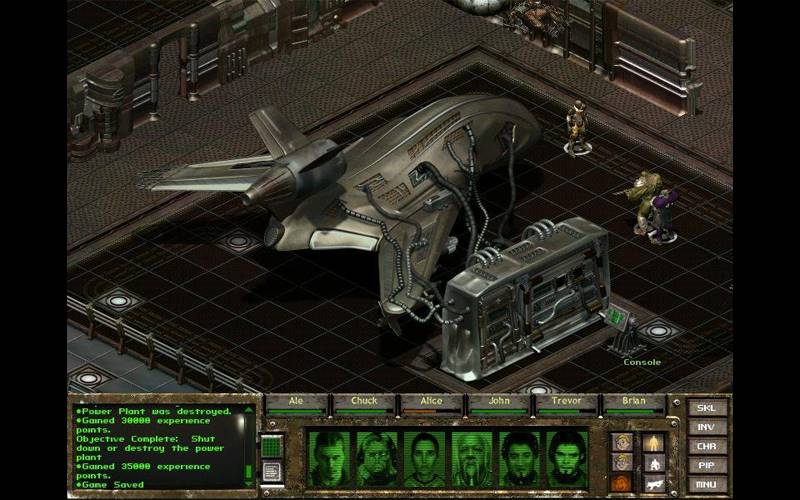This screenshot has width=800, height=500.
Task: Select squad member Ale's name tab
Action: pos(297,402)
